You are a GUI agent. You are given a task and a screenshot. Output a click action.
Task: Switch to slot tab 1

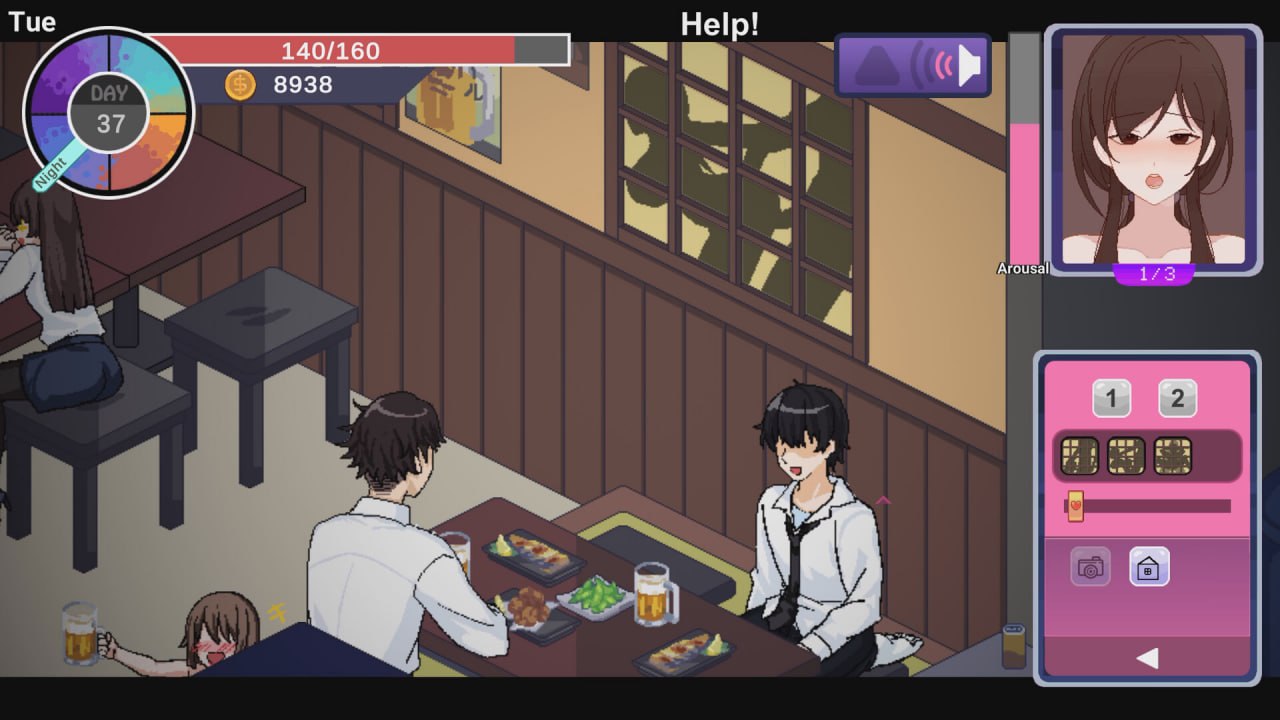click(1111, 398)
